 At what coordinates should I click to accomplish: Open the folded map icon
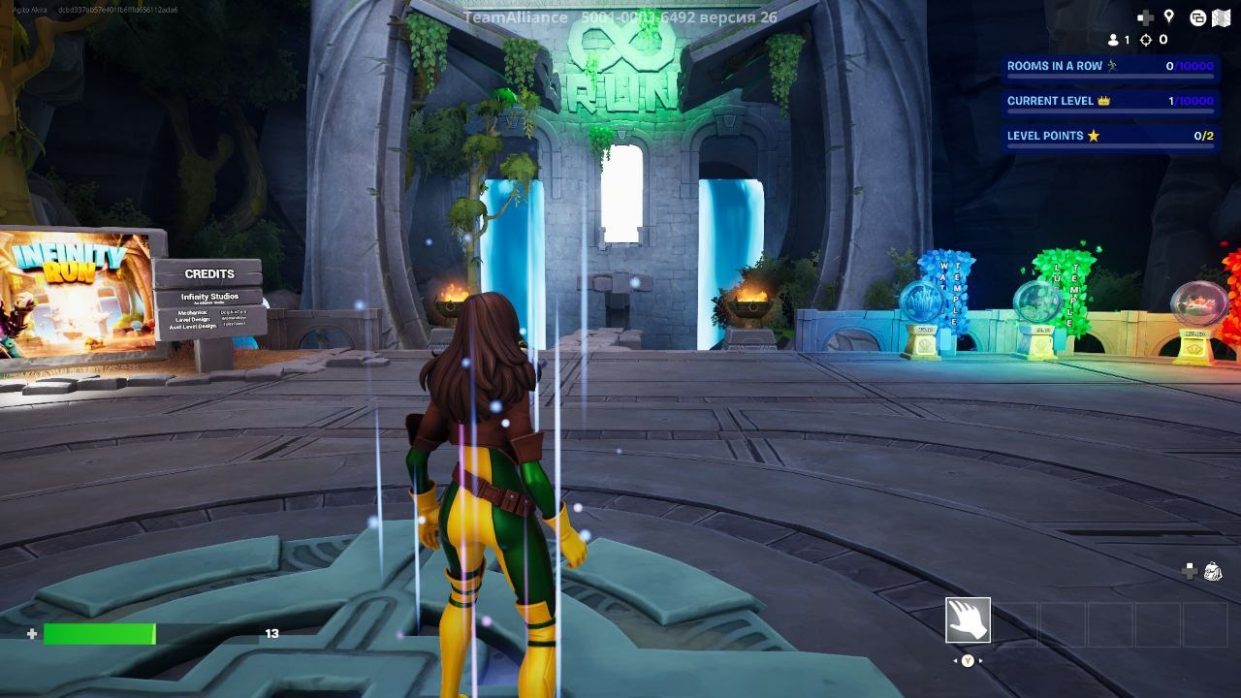pyautogui.click(x=1221, y=17)
